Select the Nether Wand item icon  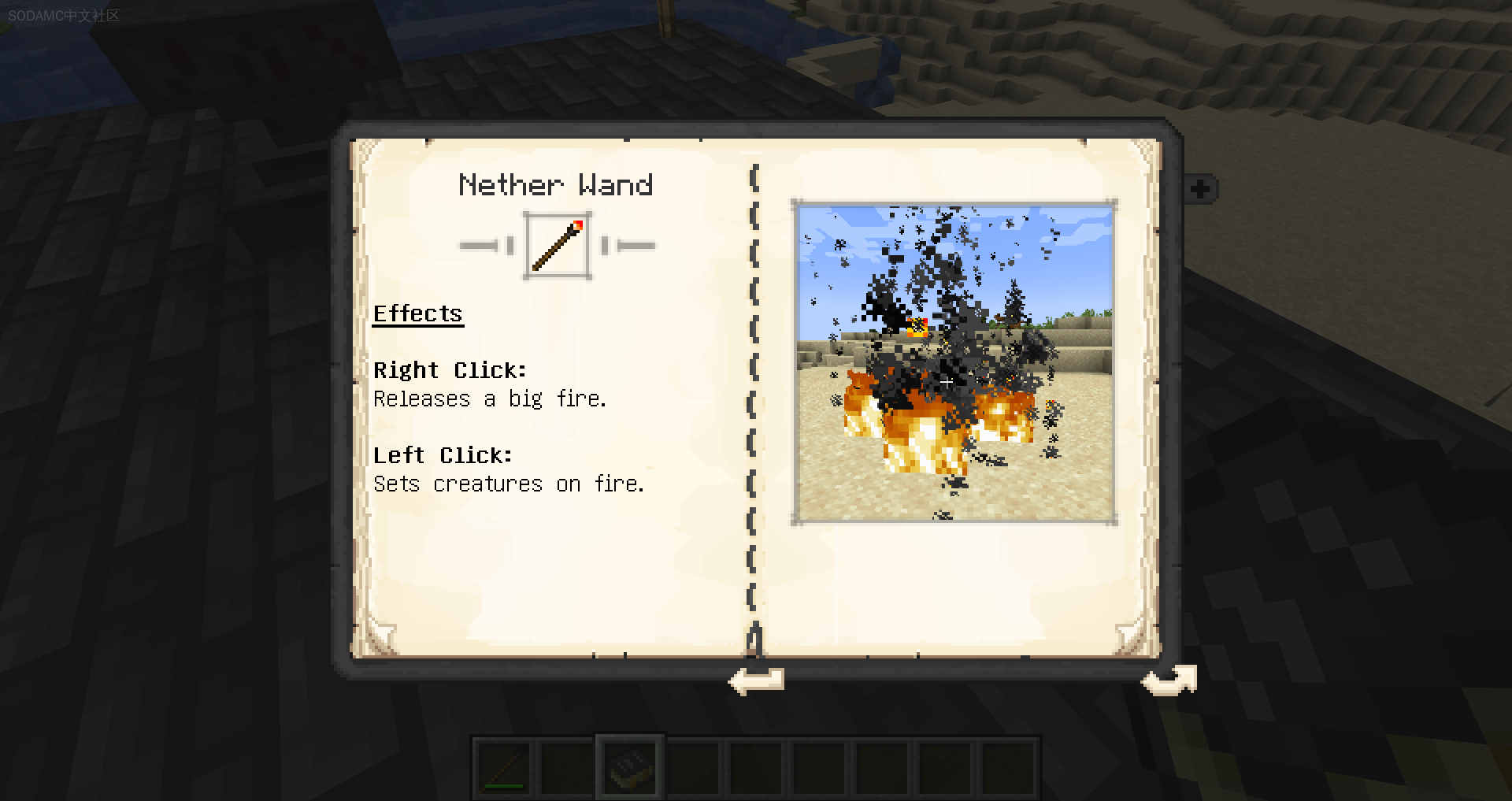[x=558, y=246]
